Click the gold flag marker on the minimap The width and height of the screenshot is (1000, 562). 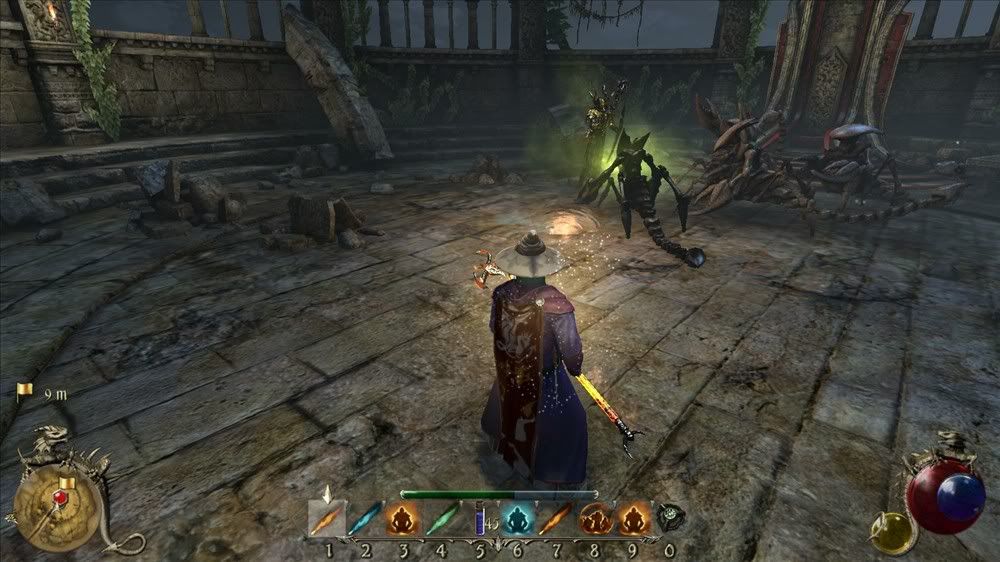(x=67, y=486)
